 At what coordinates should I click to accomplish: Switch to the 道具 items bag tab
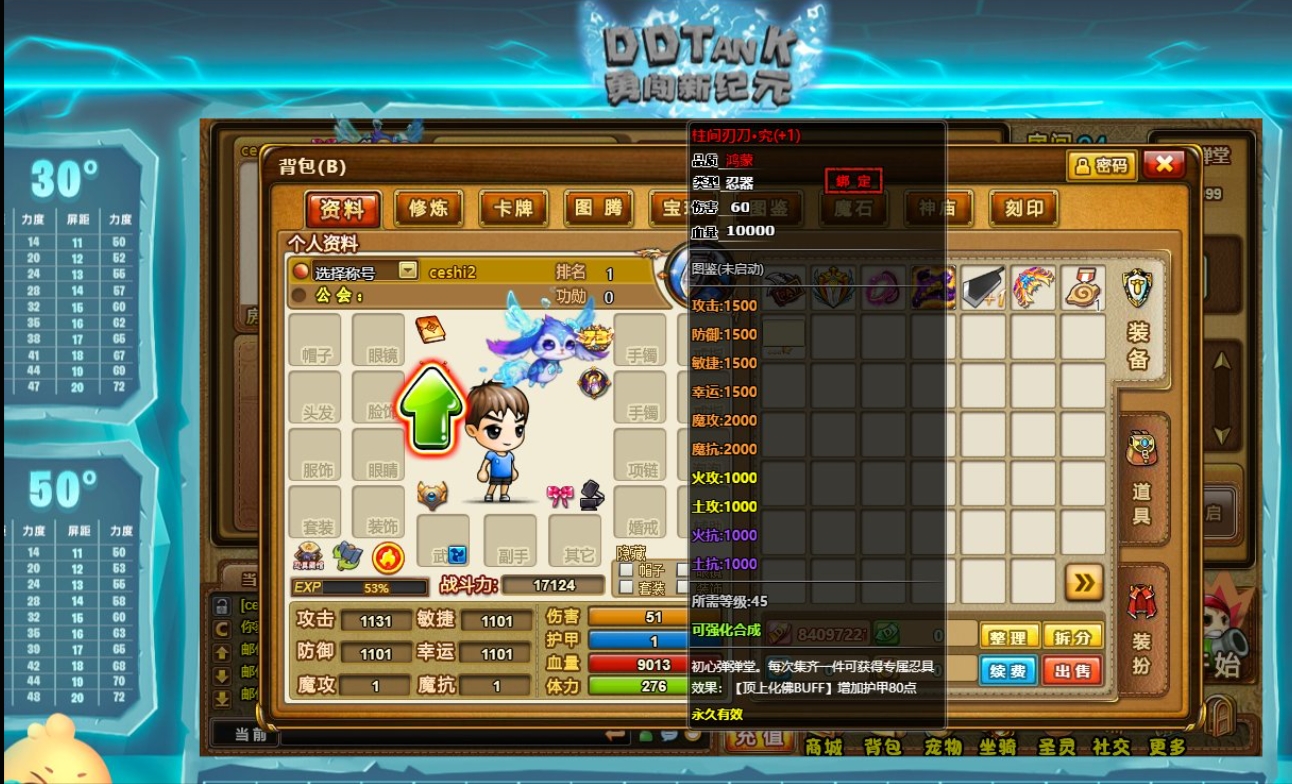[1141, 480]
